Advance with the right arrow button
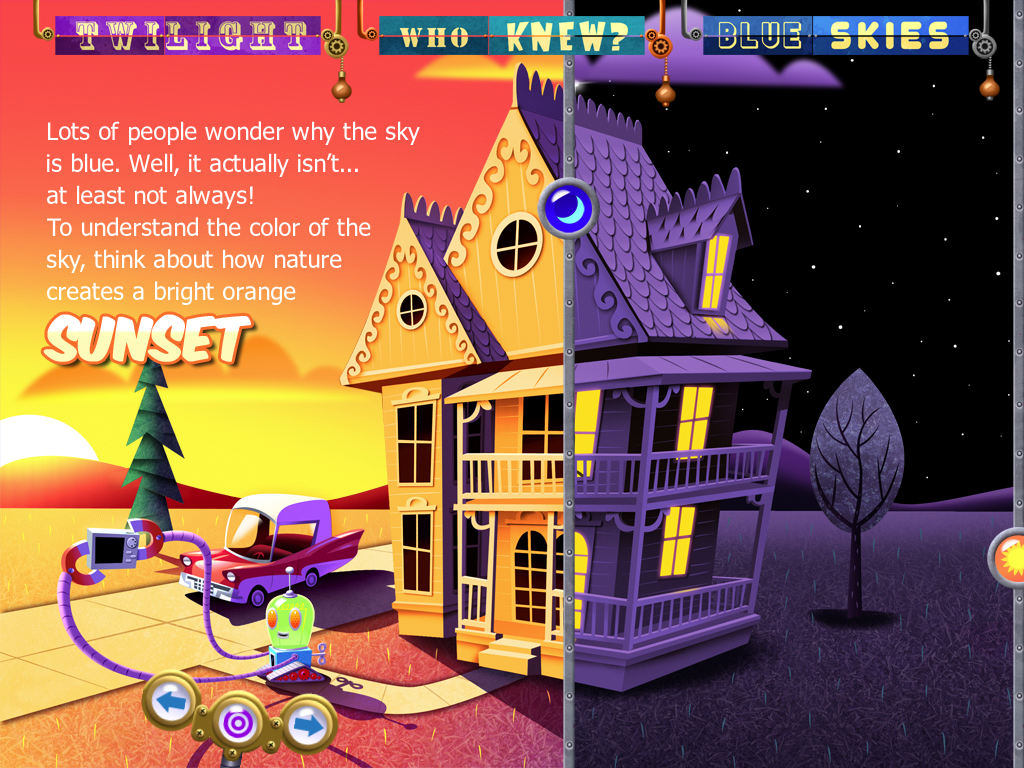The height and width of the screenshot is (768, 1024). 308,724
